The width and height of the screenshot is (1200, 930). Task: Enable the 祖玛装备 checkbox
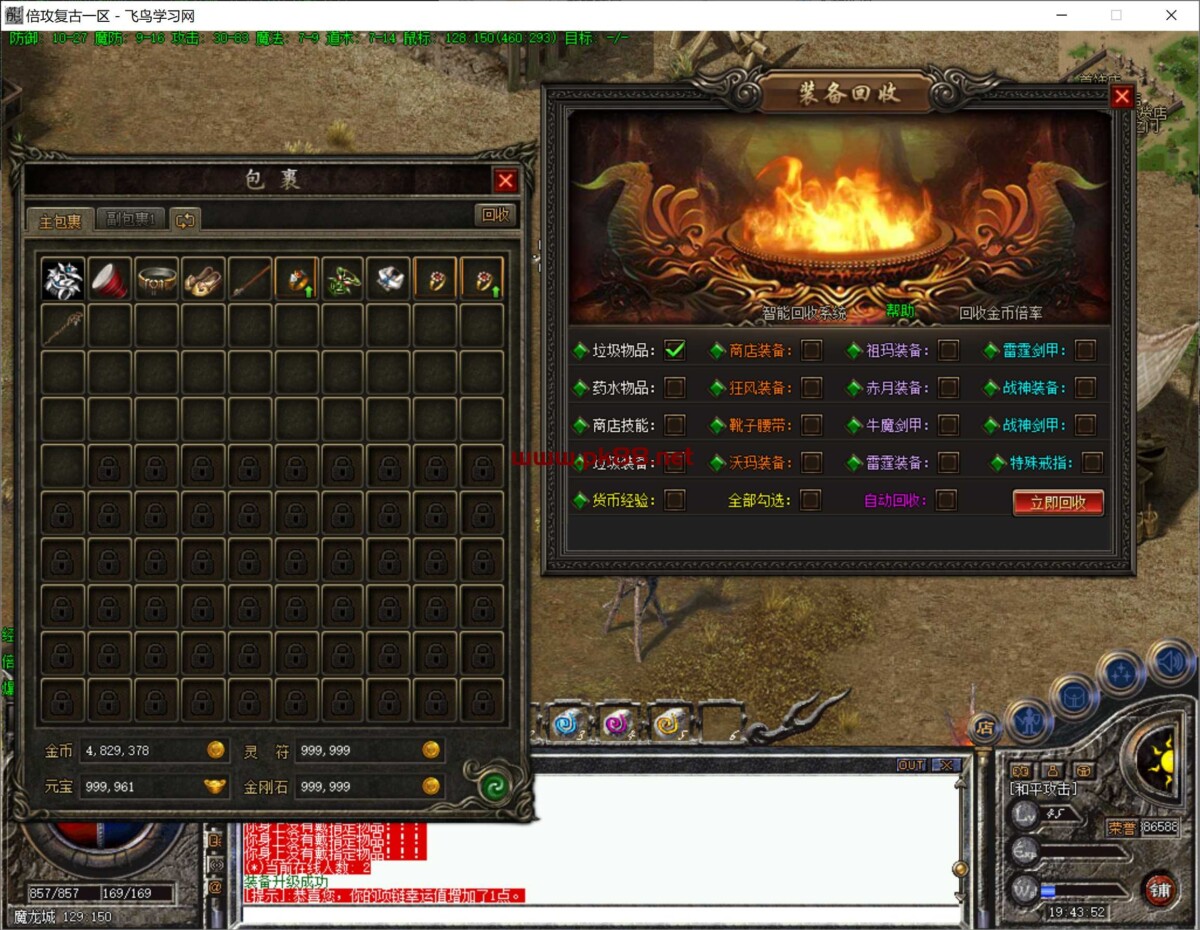coord(948,350)
